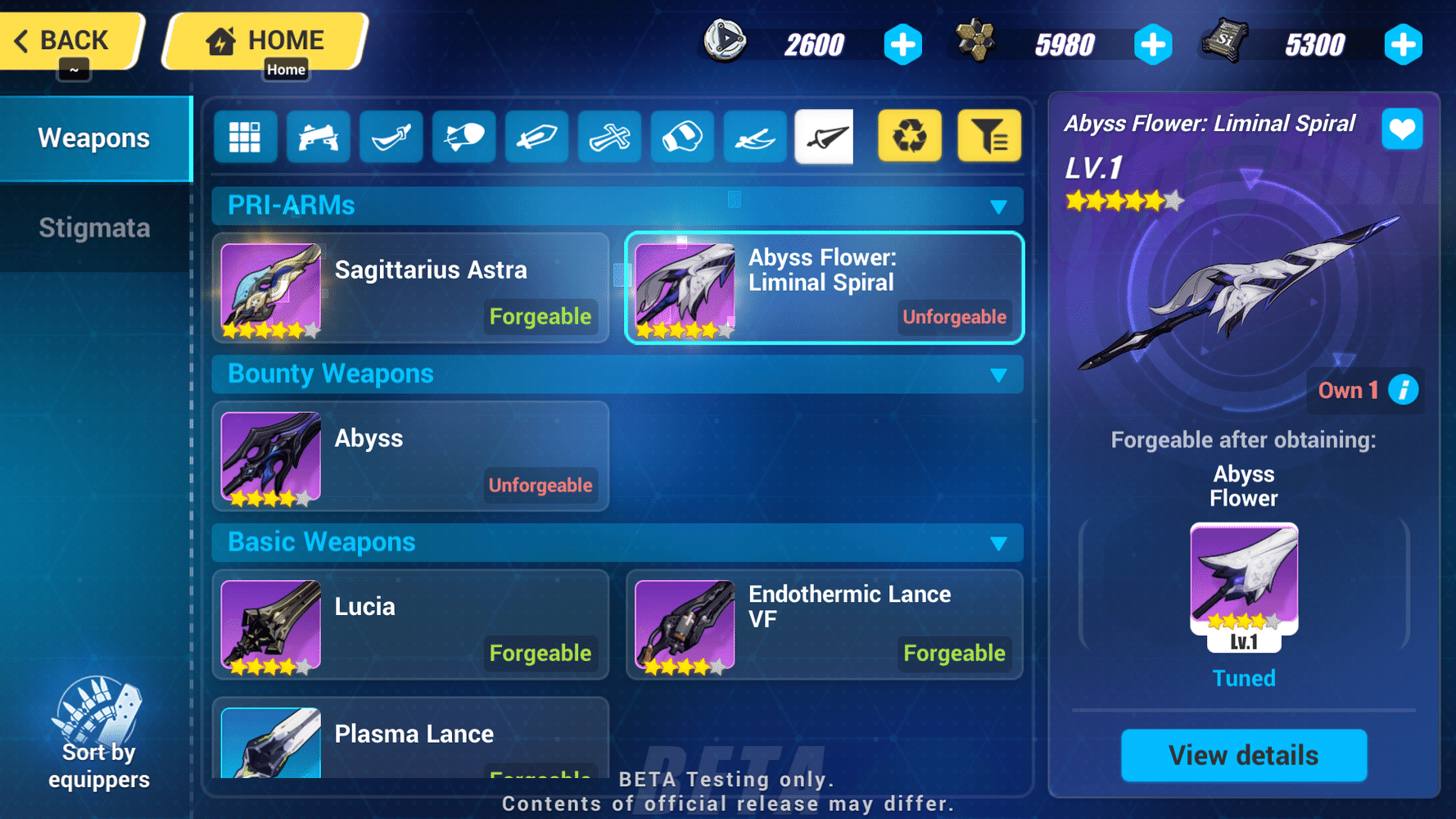Screen dimensions: 1456x819
Task: Switch to the Stigmata tab
Action: [94, 228]
